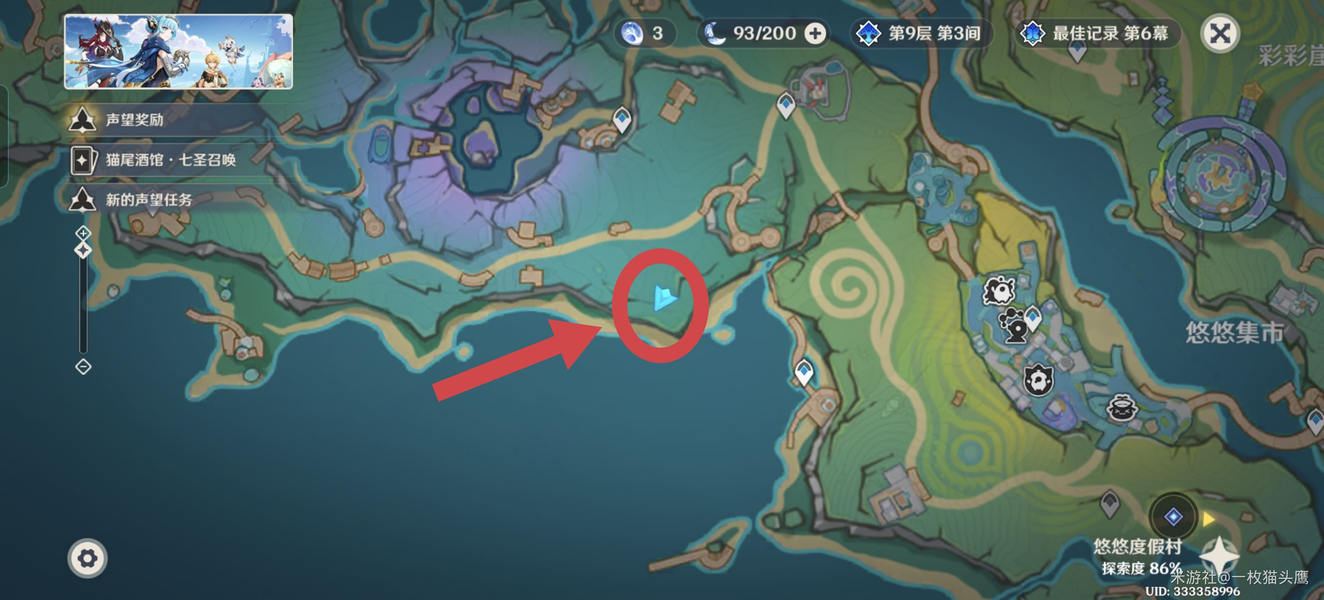Screen dimensions: 1324x600
Task: Click the map zoom-in plus button
Action: coord(83,233)
